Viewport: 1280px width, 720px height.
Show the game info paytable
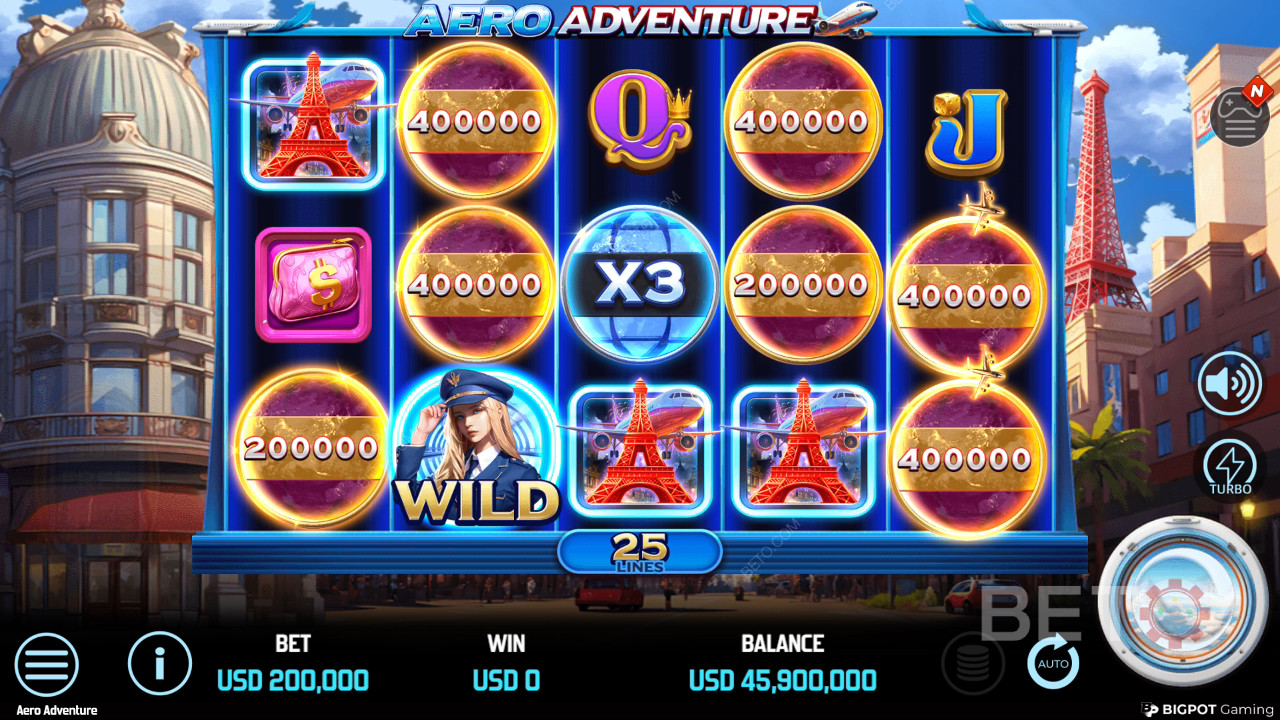tap(160, 664)
